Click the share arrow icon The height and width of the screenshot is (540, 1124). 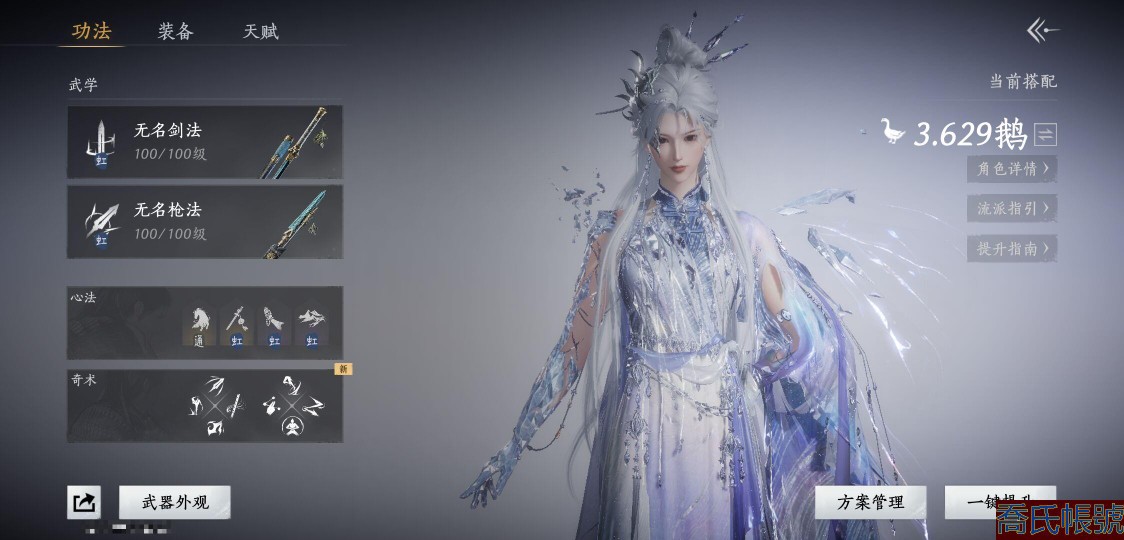(x=84, y=502)
